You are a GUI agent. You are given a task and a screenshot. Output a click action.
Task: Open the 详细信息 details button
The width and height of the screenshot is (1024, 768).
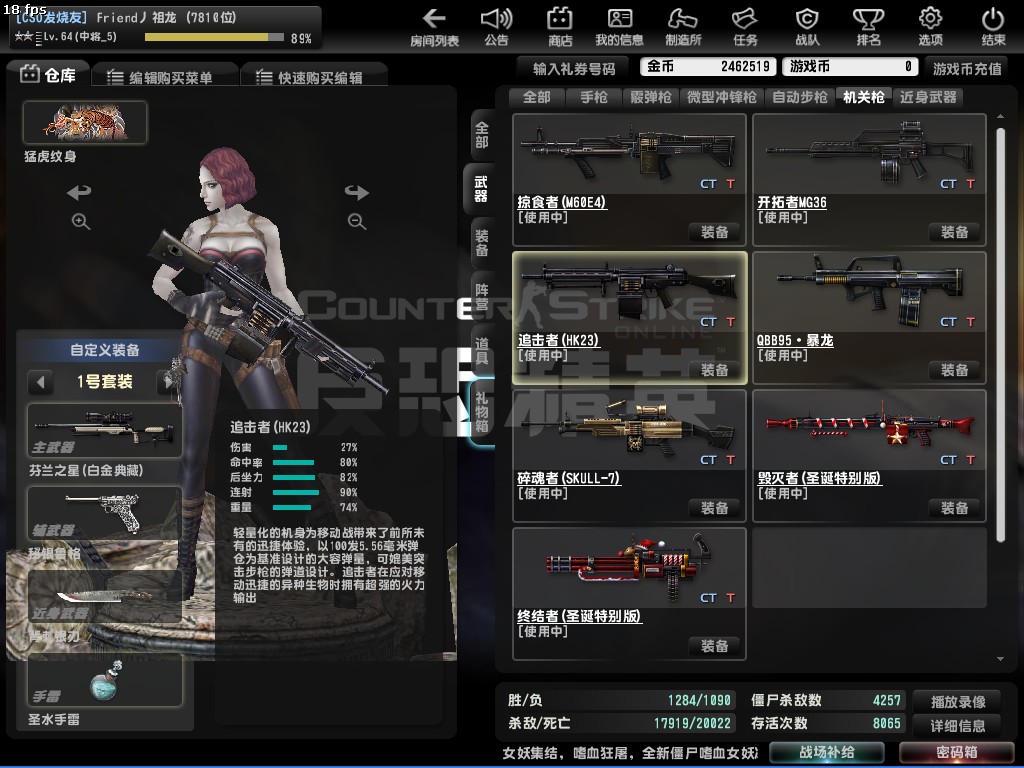(x=958, y=725)
